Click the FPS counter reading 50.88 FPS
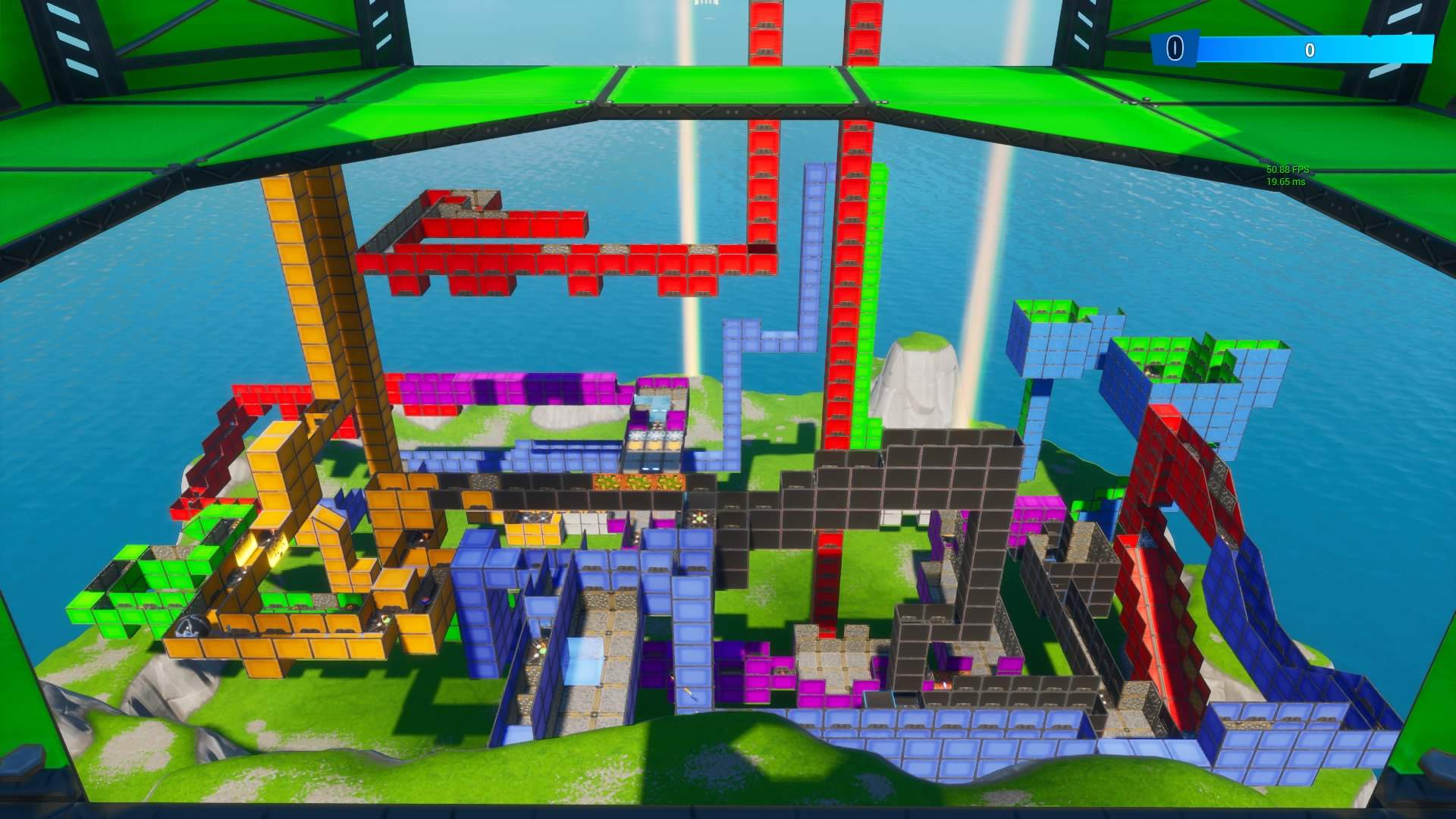 coord(1288,170)
